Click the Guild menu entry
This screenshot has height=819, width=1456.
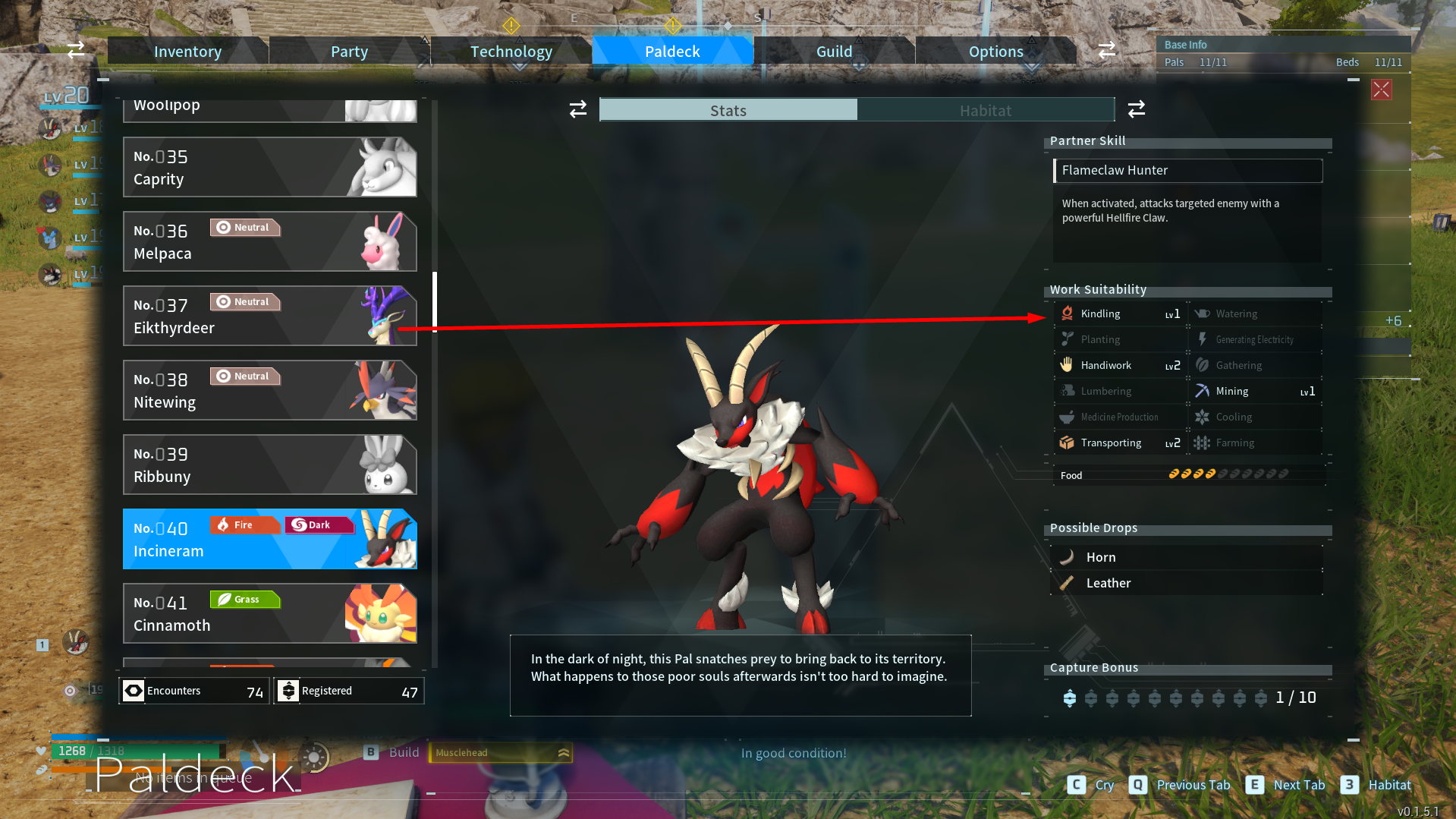tap(834, 51)
